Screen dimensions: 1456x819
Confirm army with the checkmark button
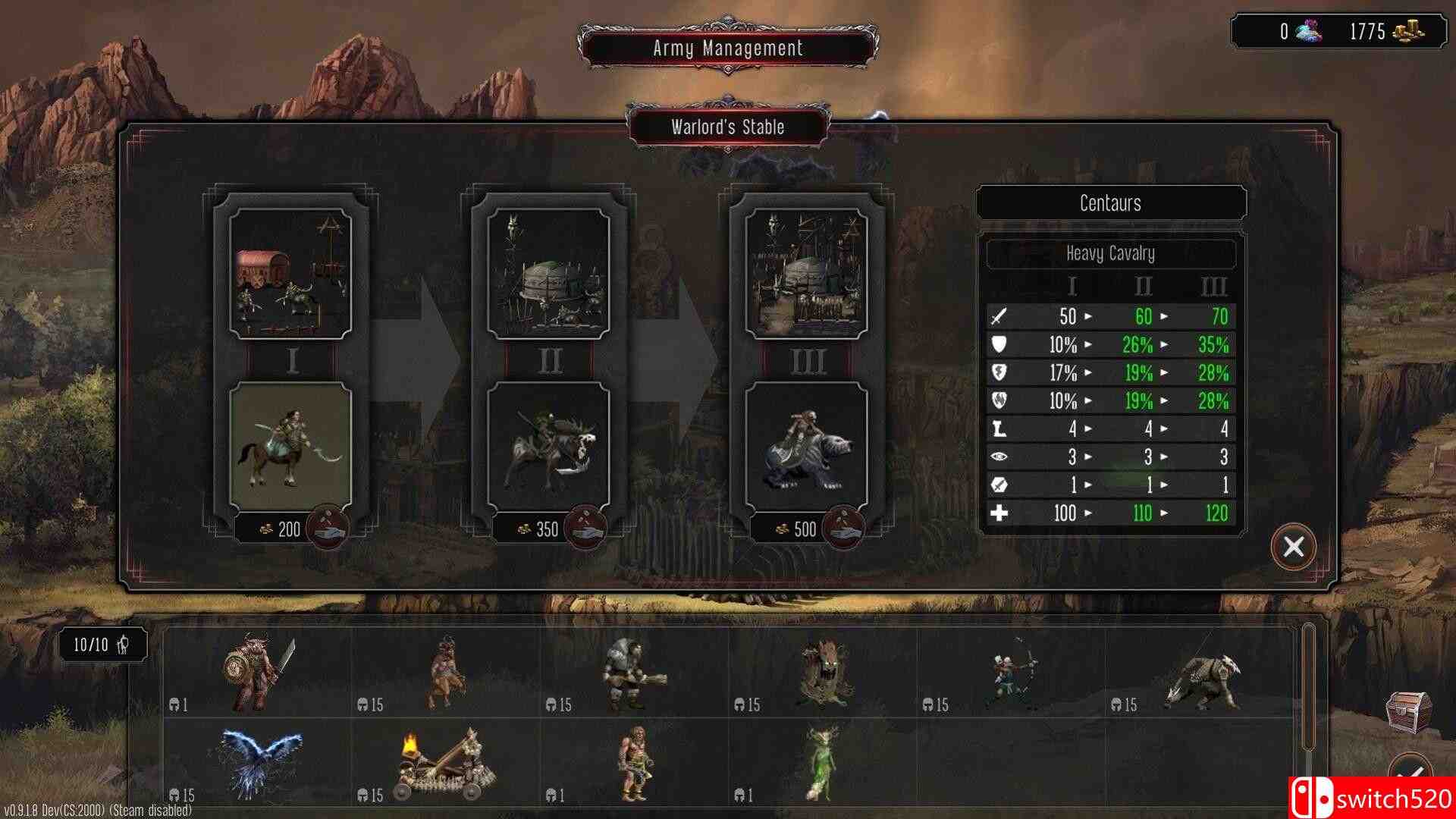1410,773
